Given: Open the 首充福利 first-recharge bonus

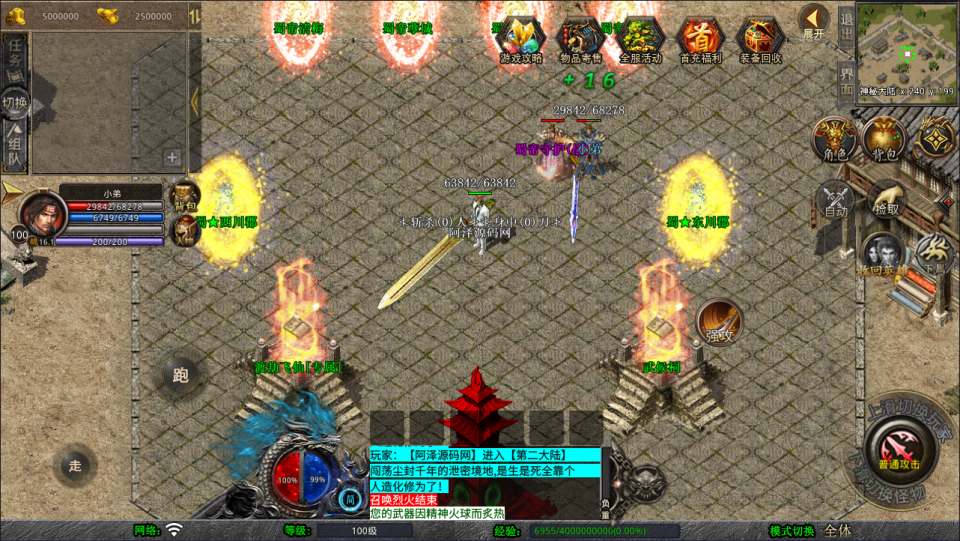Looking at the screenshot, I should click(700, 38).
